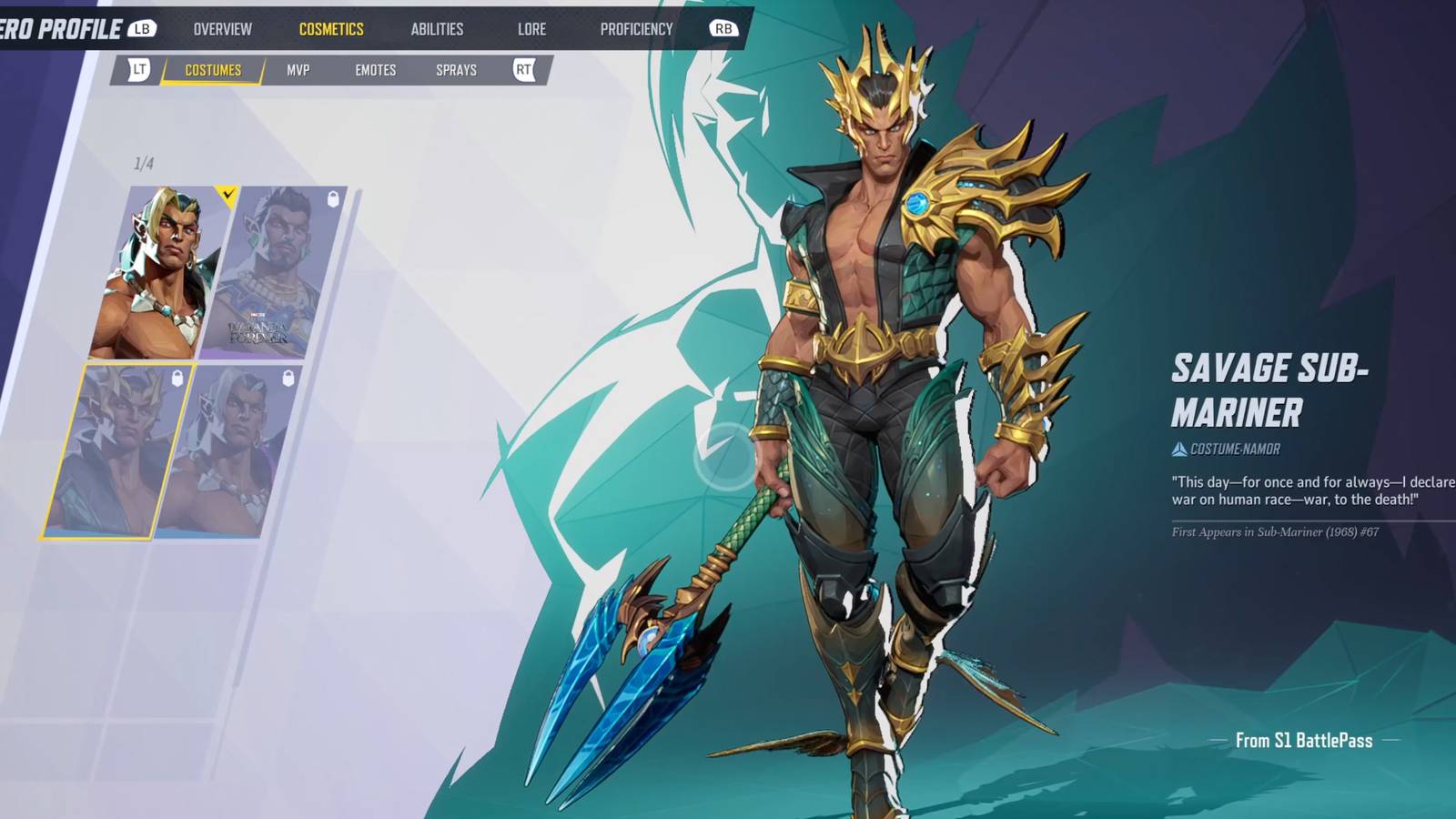The height and width of the screenshot is (819, 1456).
Task: Show the Lore tab
Action: coord(531,29)
